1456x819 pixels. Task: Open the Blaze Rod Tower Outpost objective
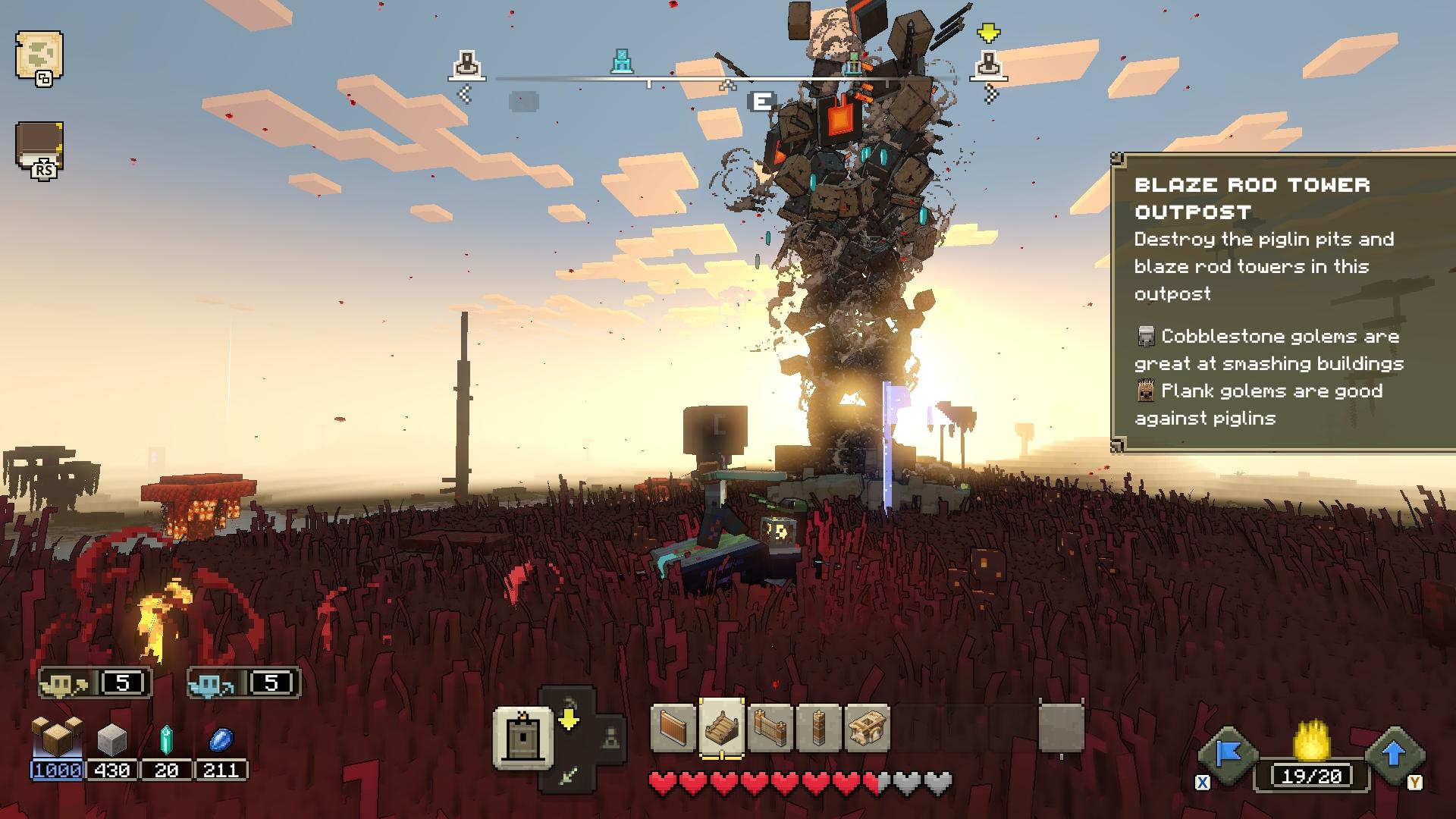coord(1252,198)
